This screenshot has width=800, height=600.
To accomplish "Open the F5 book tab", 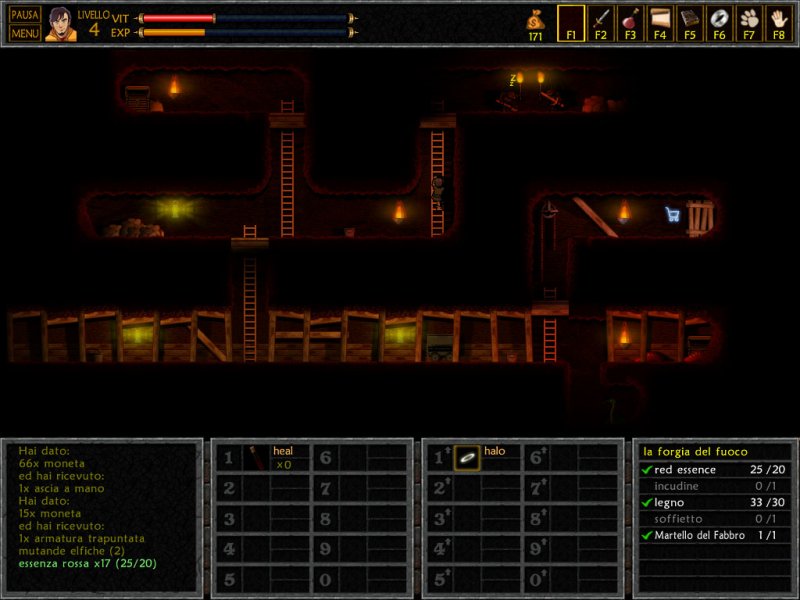I will [689, 23].
